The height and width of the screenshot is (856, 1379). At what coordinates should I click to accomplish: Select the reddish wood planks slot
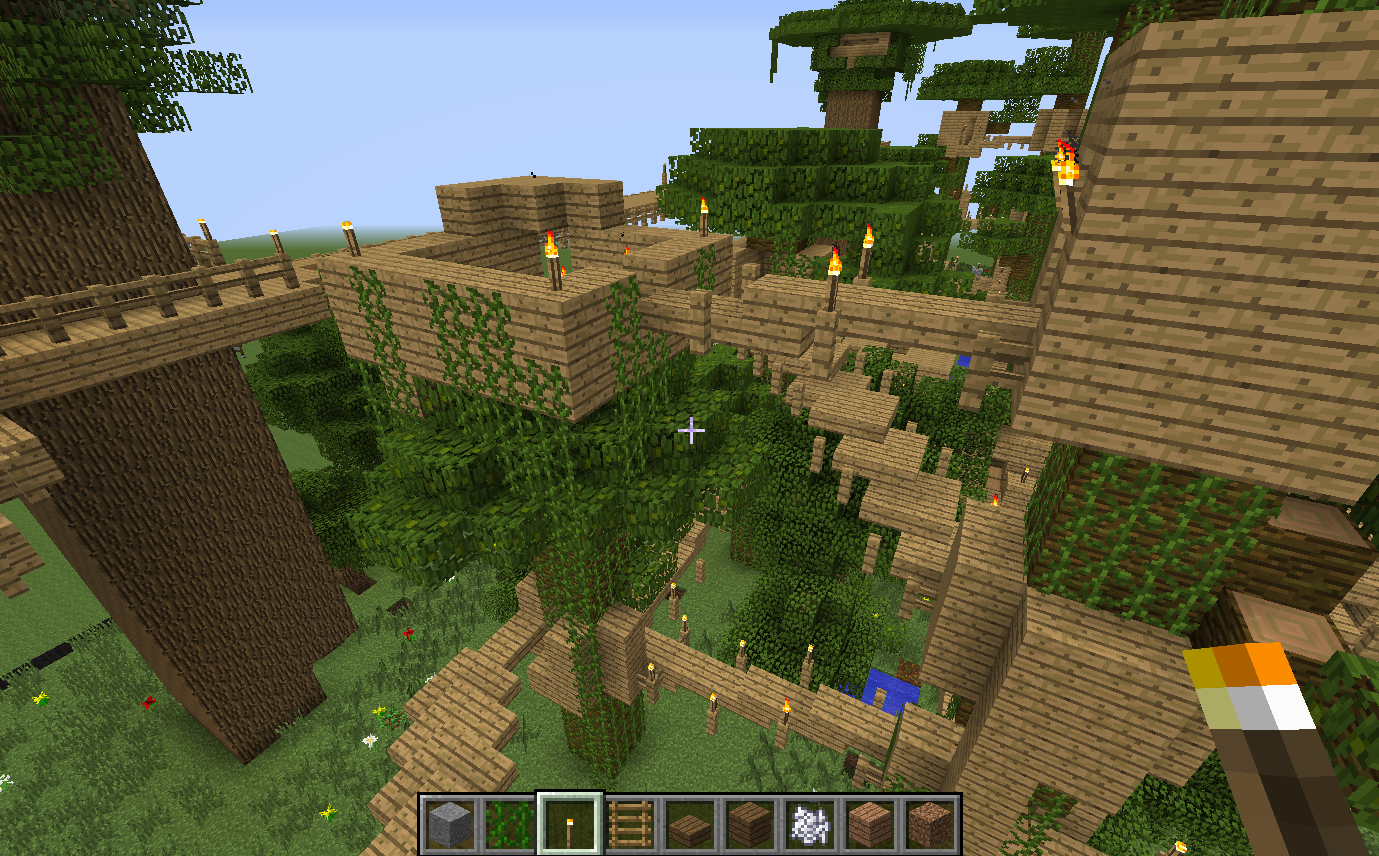[x=870, y=824]
